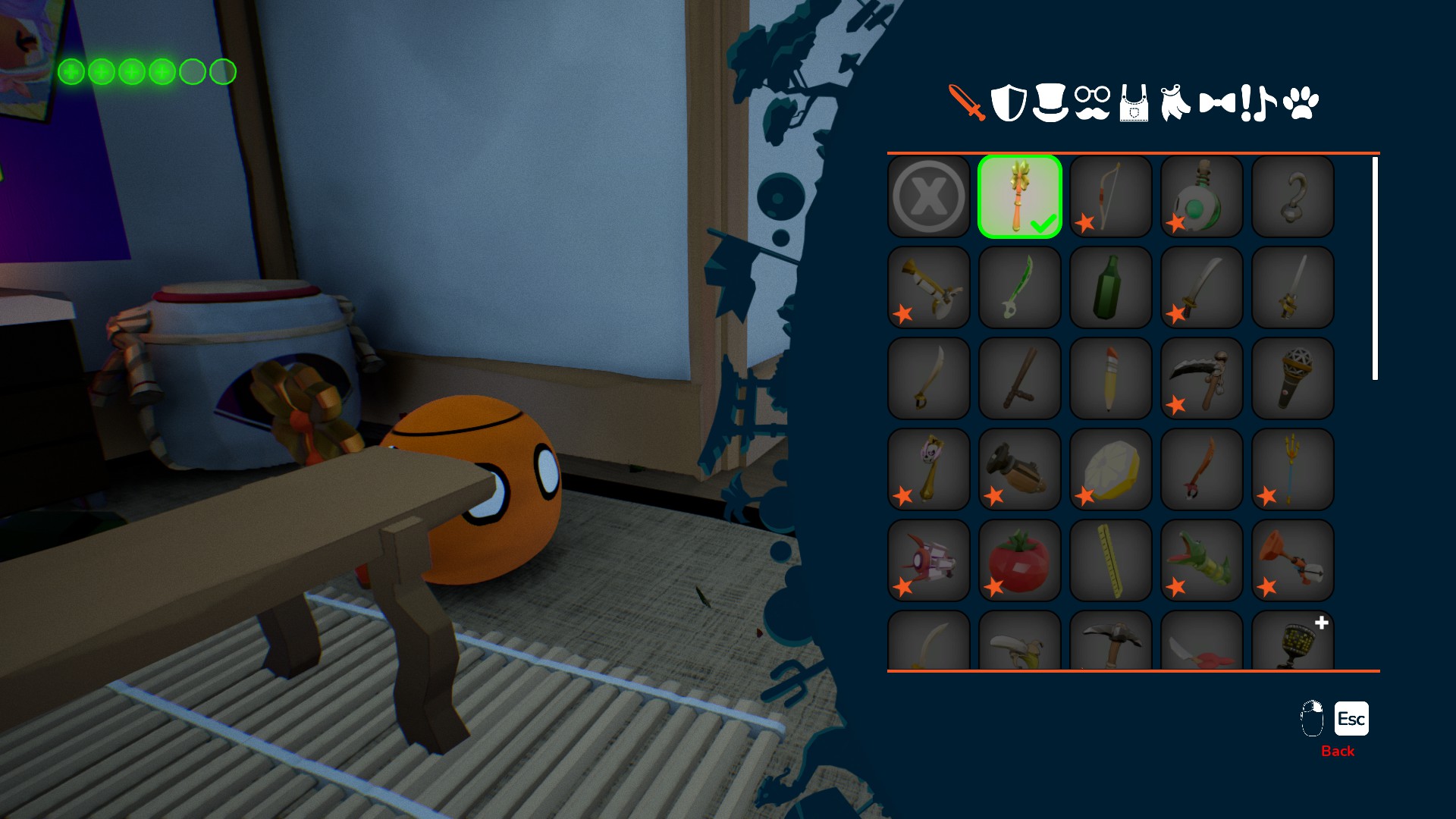Choose the bow tie category tab
The image size is (1456, 819).
[x=1217, y=102]
